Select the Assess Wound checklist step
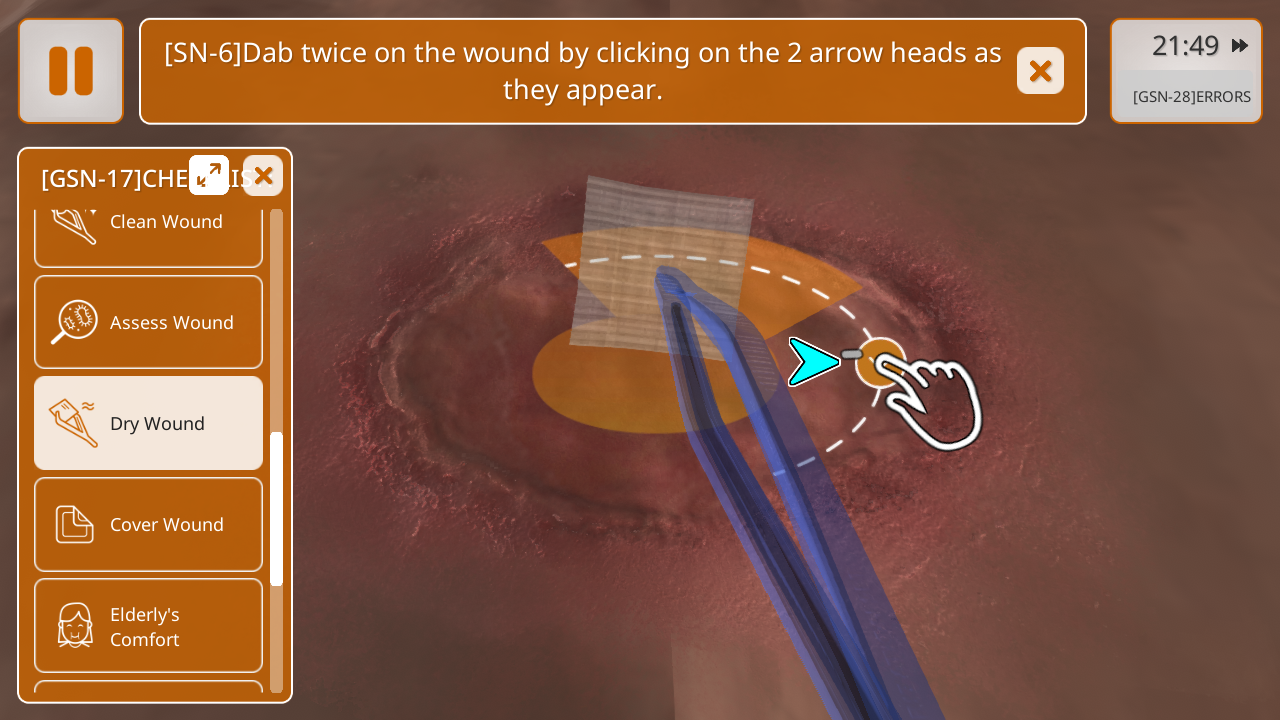 [x=148, y=322]
